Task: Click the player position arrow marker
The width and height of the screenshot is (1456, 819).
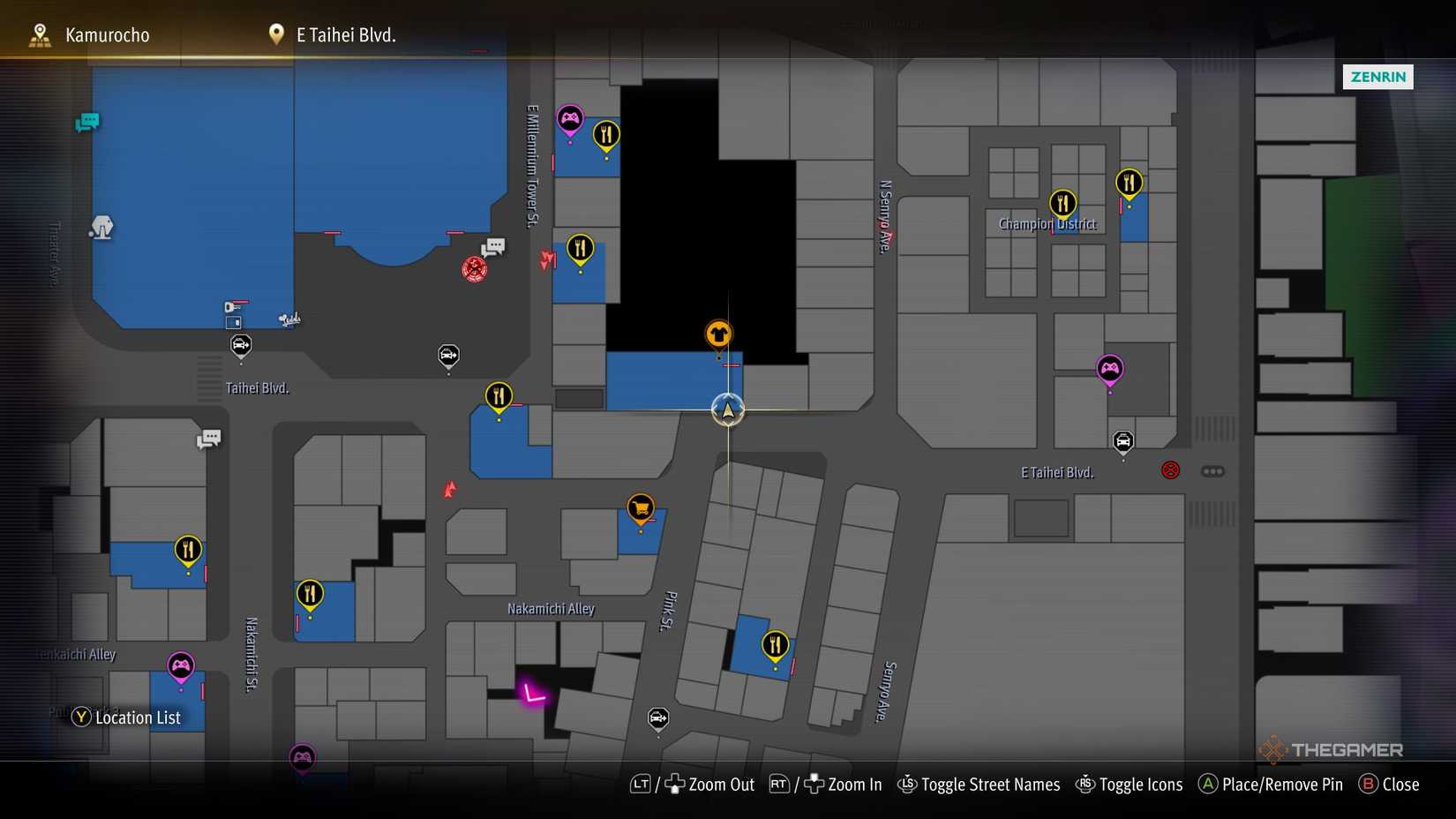Action: pos(727,410)
